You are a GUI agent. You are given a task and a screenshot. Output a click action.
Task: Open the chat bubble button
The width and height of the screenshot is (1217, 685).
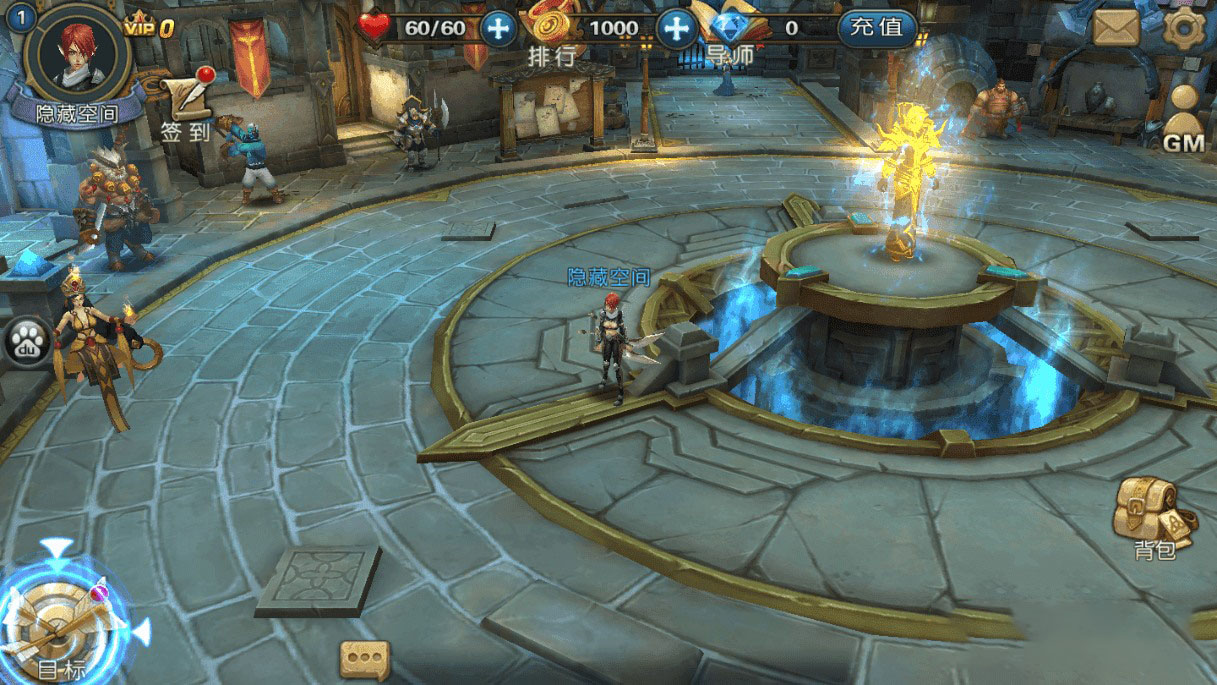click(x=364, y=660)
